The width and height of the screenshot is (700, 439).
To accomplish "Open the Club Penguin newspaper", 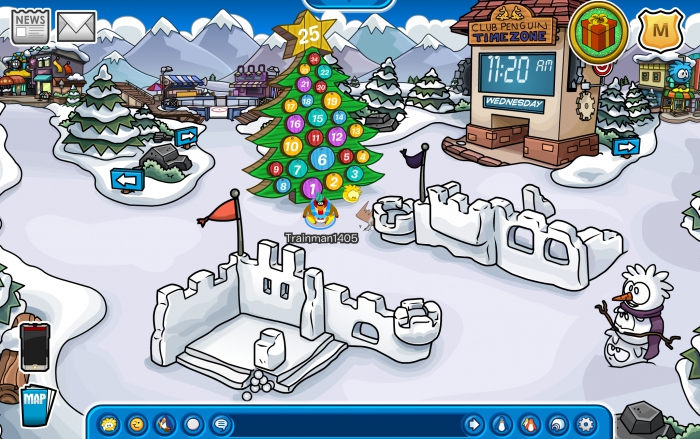I will click(30, 25).
